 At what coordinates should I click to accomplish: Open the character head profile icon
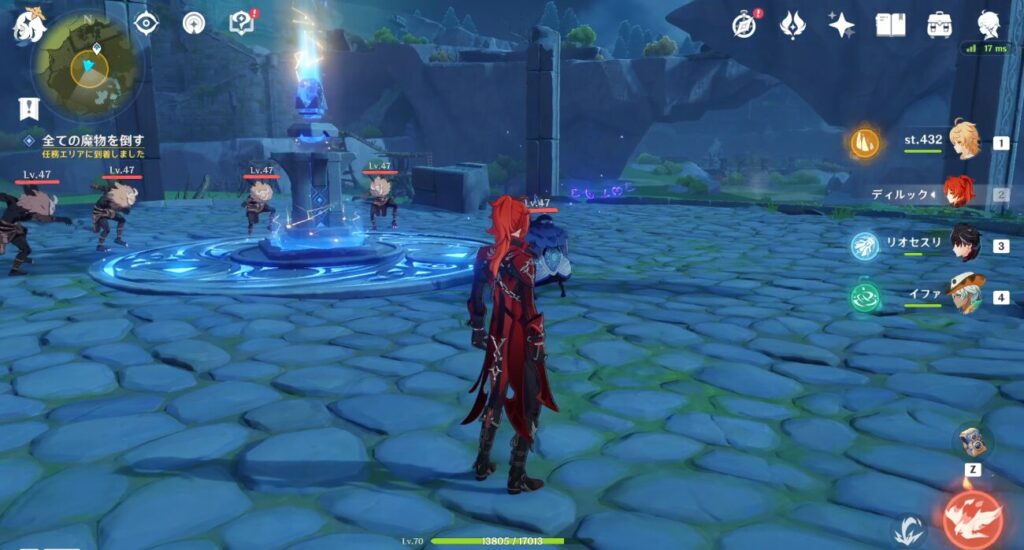tap(989, 24)
